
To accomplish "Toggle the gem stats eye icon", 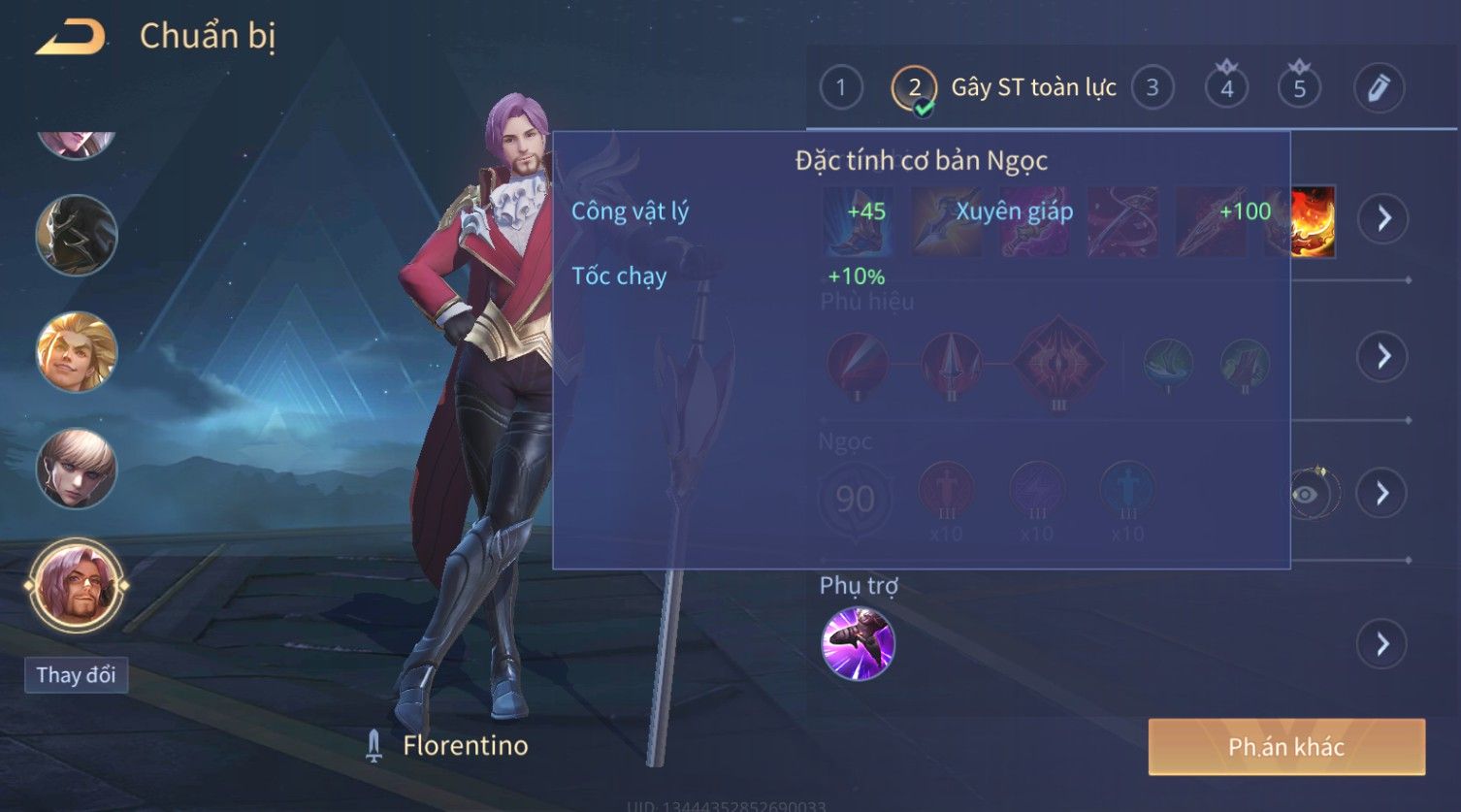I will (x=1306, y=495).
